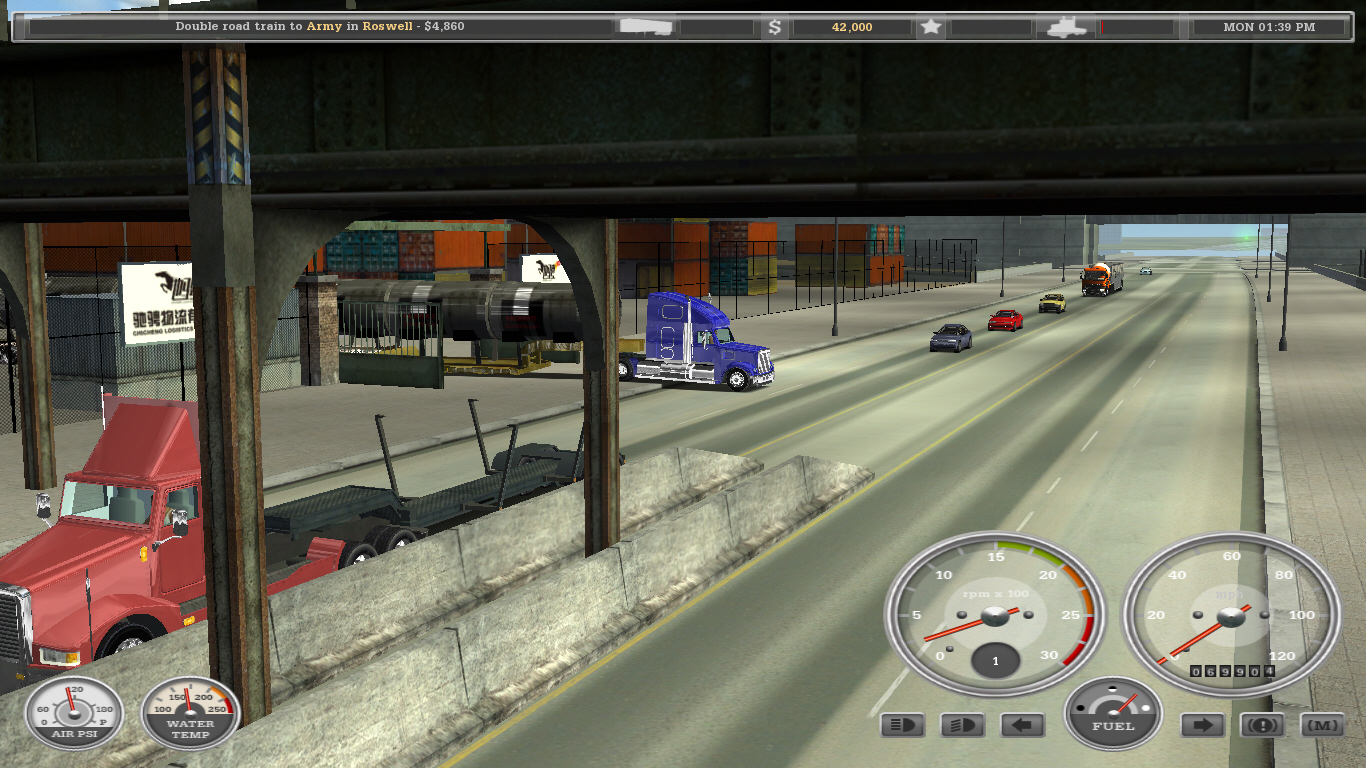Click the star reputation icon

pyautogui.click(x=931, y=27)
